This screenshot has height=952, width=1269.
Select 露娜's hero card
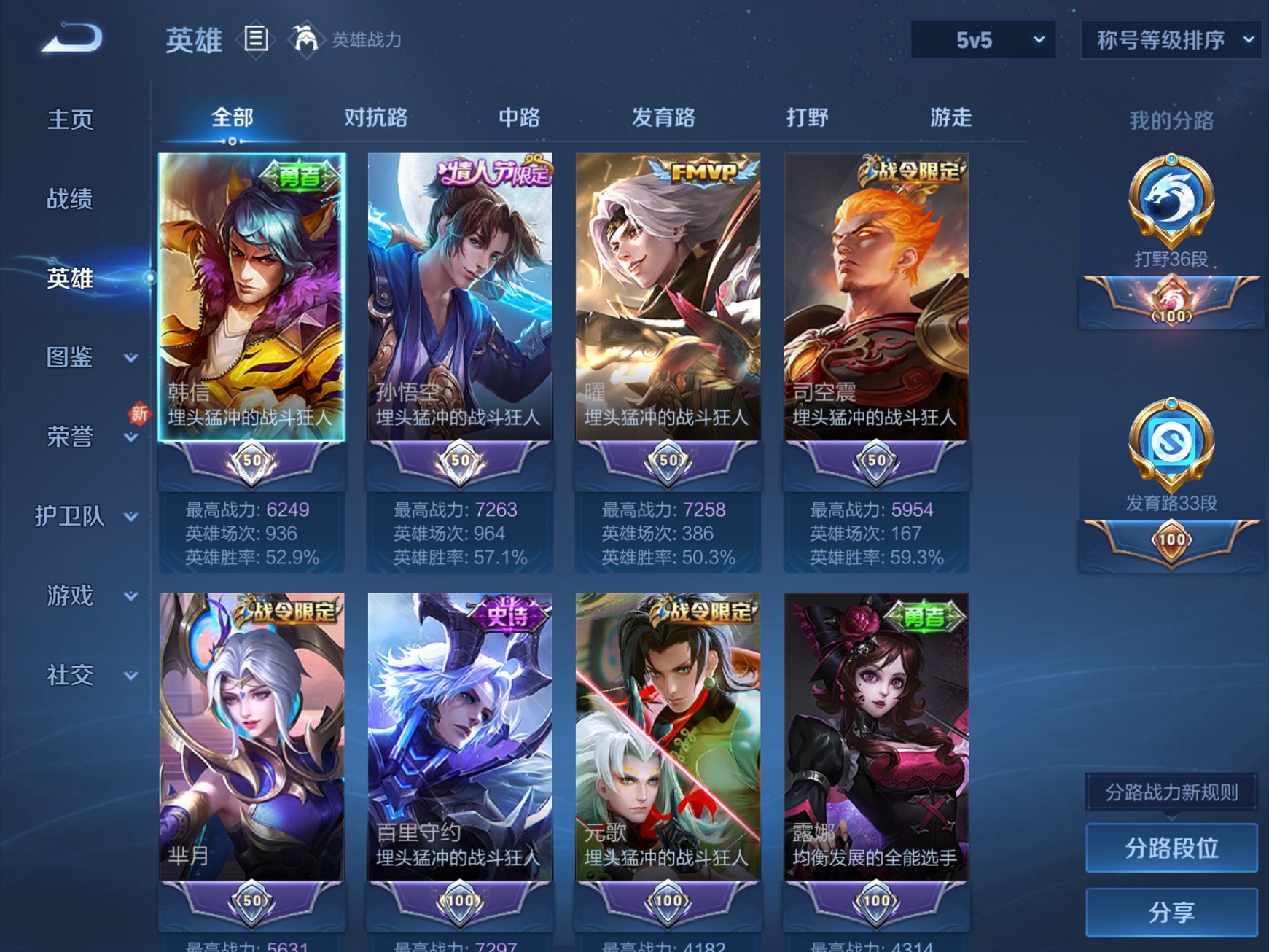875,729
